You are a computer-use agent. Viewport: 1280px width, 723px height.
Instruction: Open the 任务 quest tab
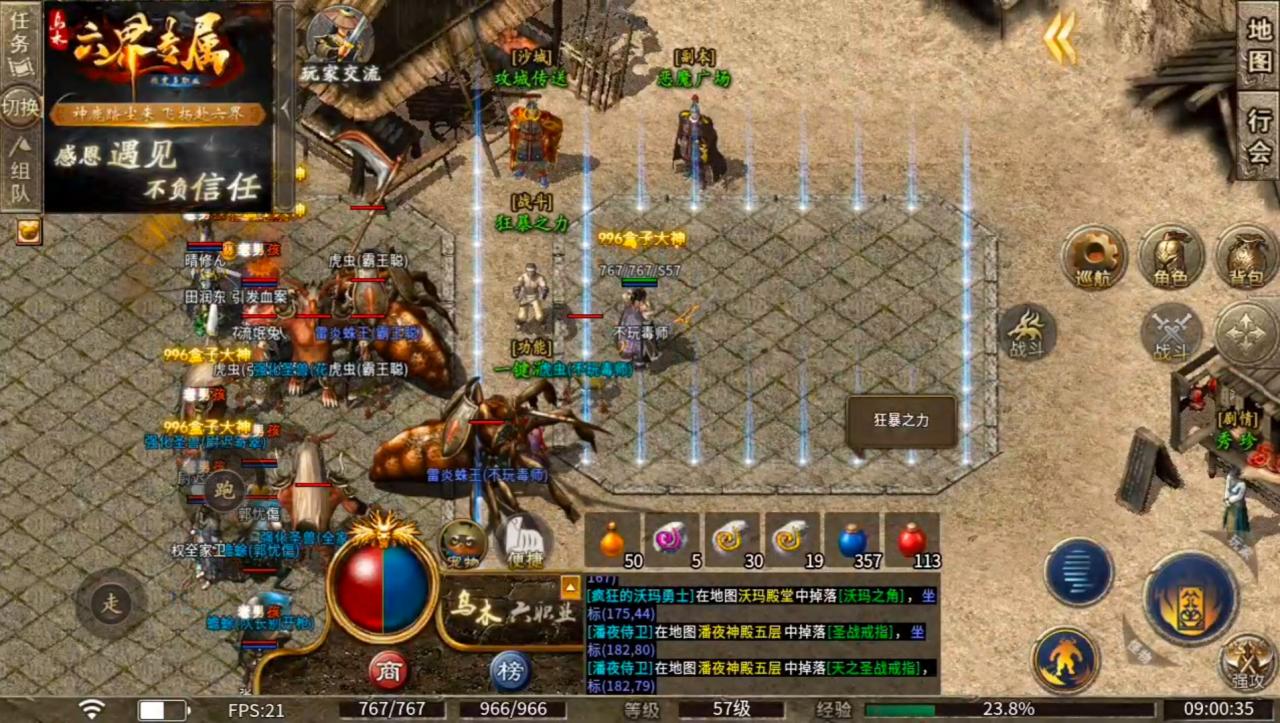[x=21, y=43]
